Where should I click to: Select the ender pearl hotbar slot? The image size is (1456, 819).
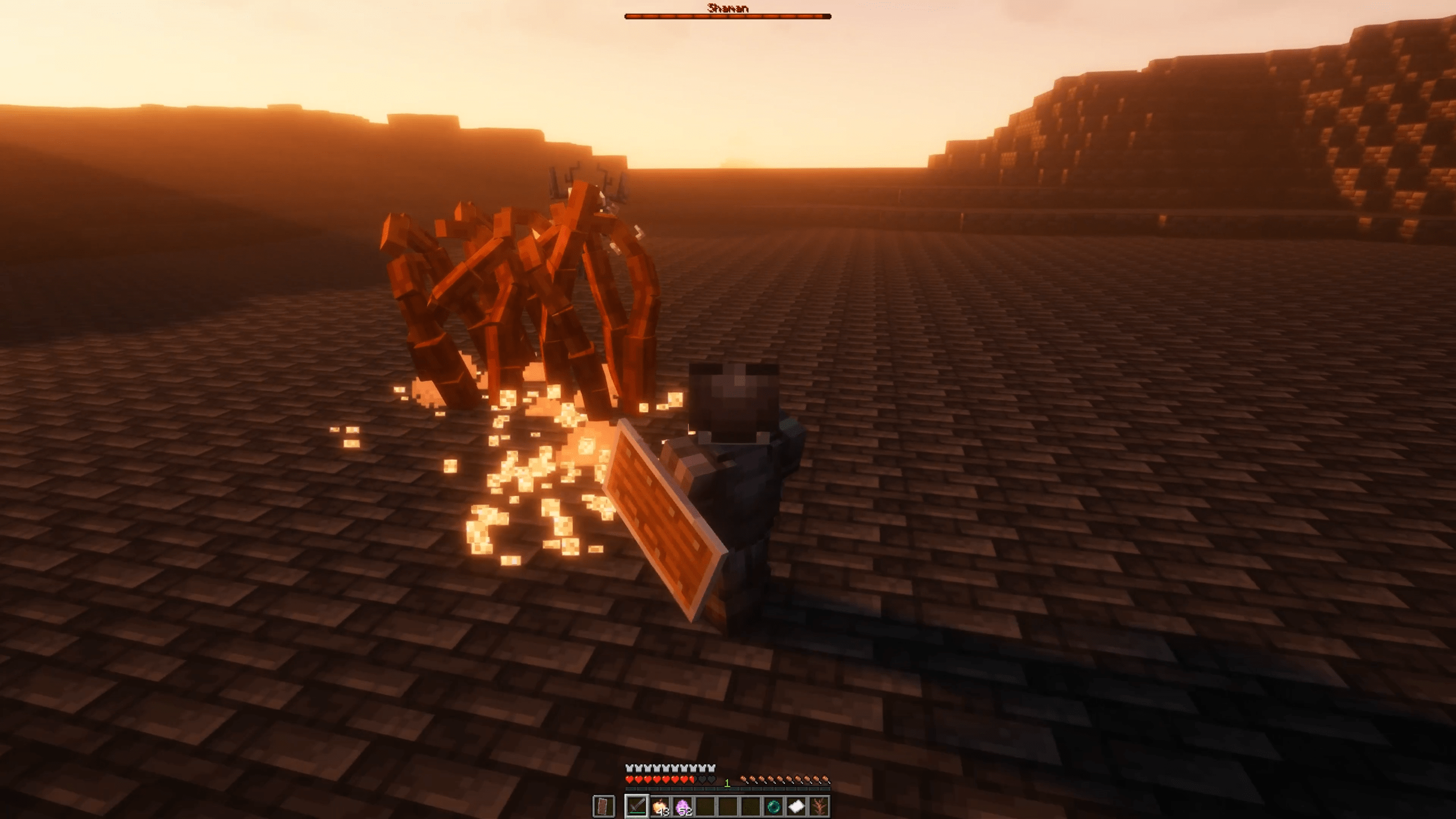pos(773,806)
